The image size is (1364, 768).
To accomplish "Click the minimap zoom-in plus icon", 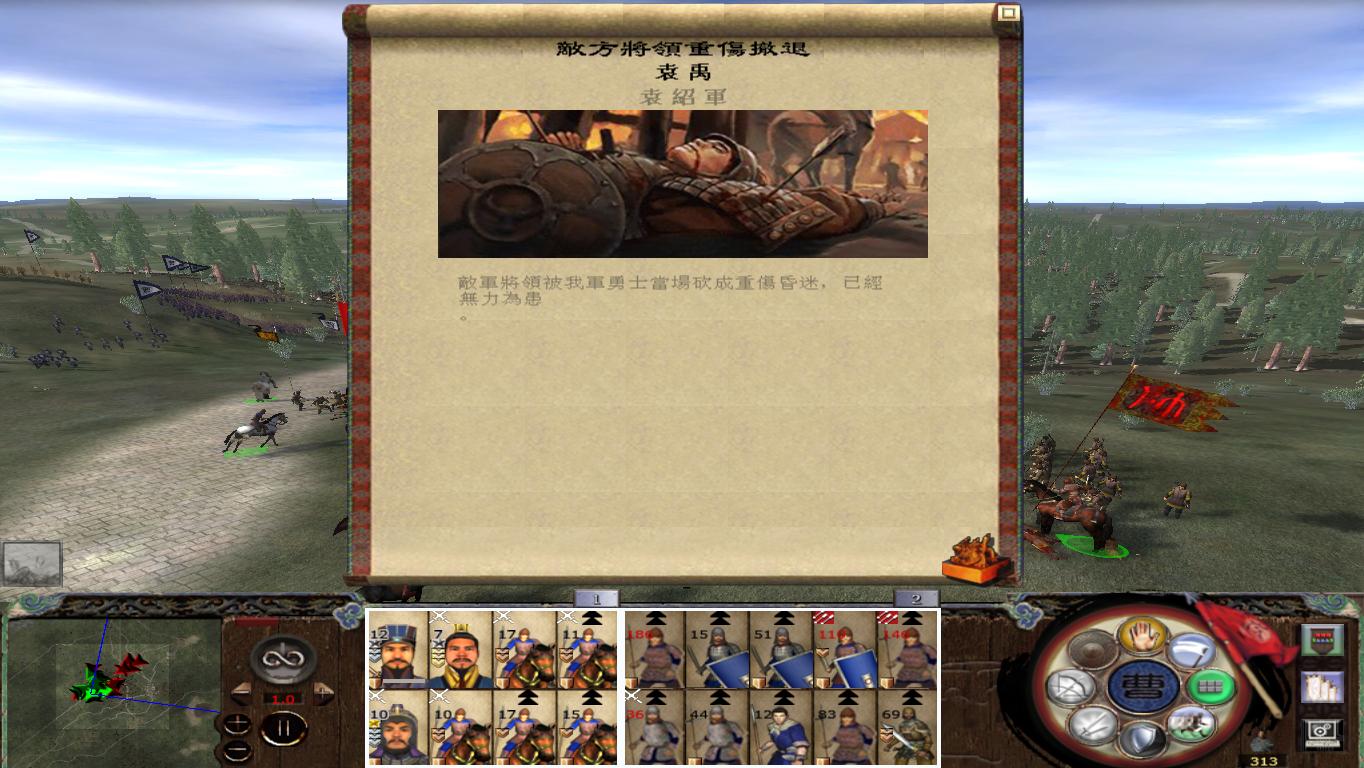I will [x=237, y=723].
